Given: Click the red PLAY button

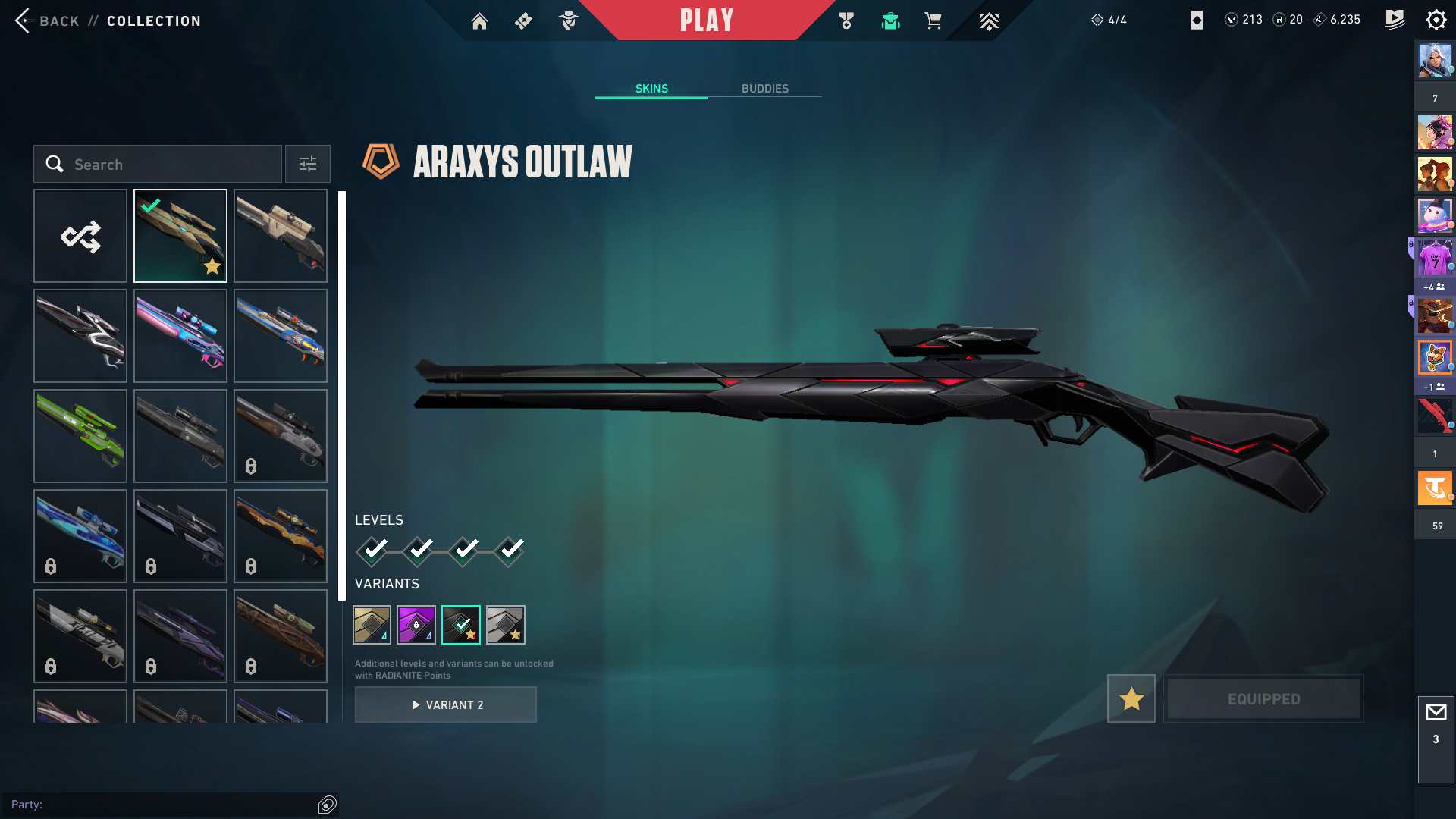Looking at the screenshot, I should (x=706, y=20).
